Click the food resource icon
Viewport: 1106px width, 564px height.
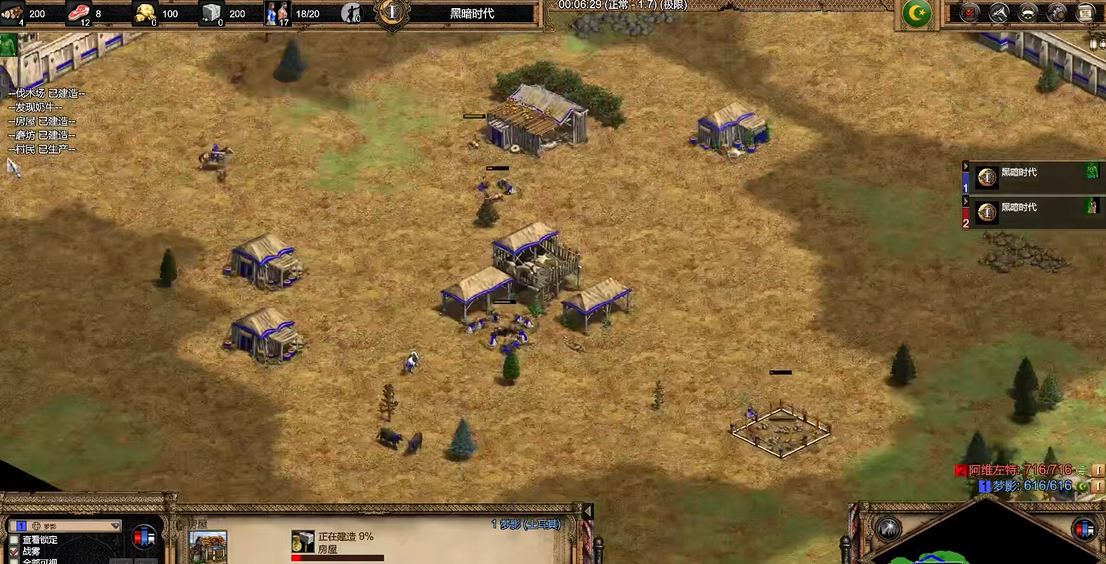(78, 13)
